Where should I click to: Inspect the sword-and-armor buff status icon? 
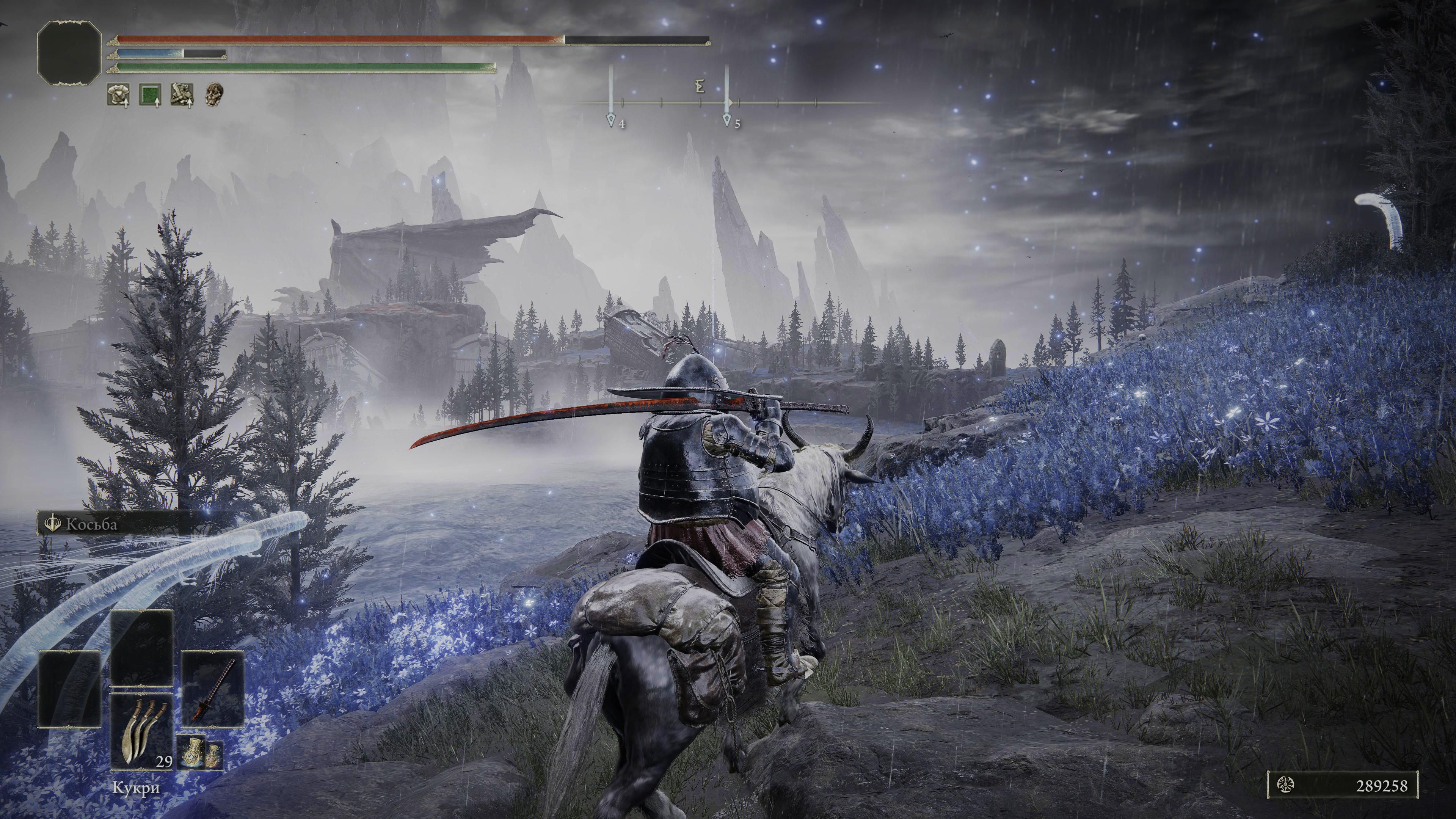pos(182,94)
